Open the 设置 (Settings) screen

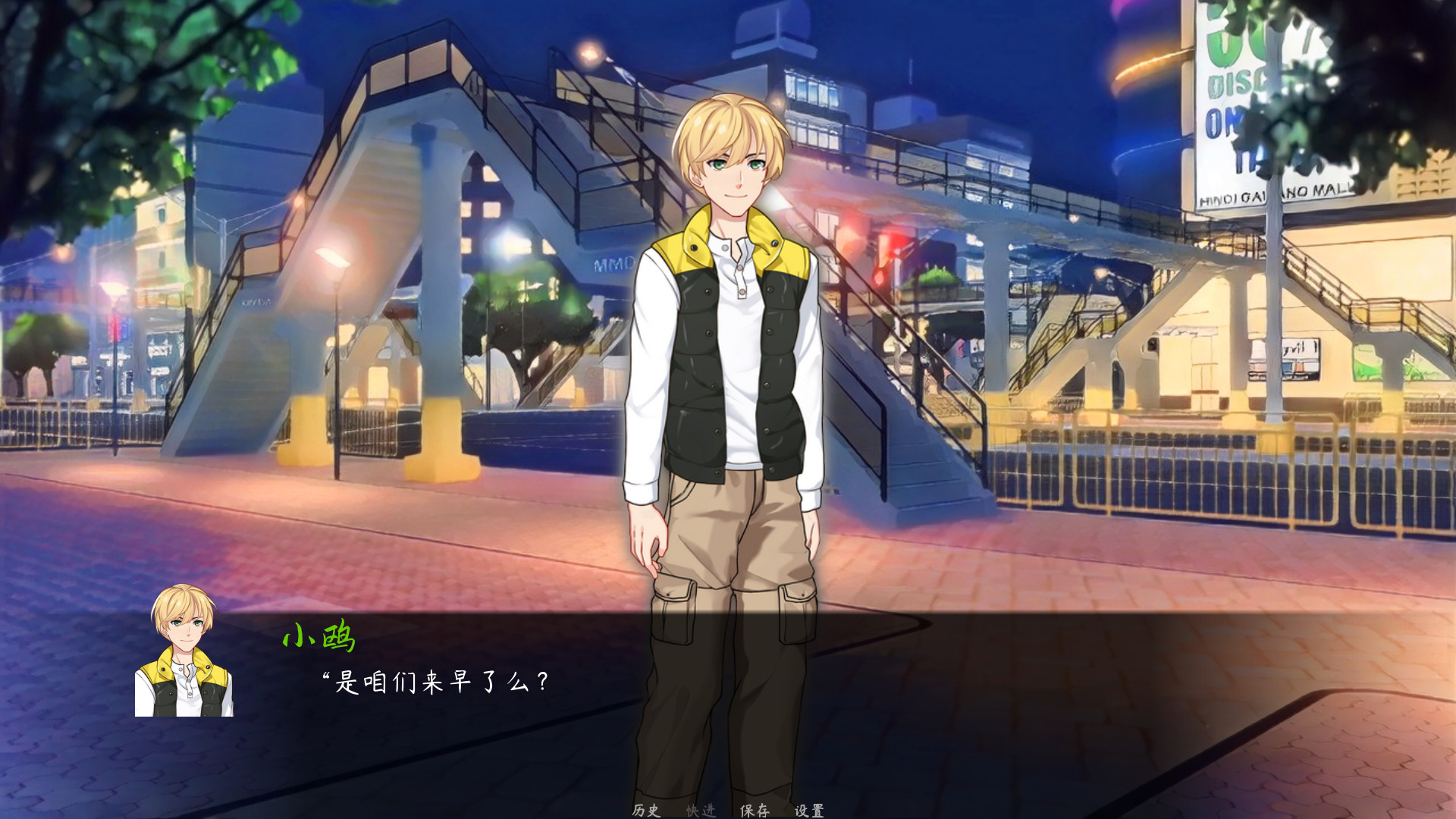810,809
